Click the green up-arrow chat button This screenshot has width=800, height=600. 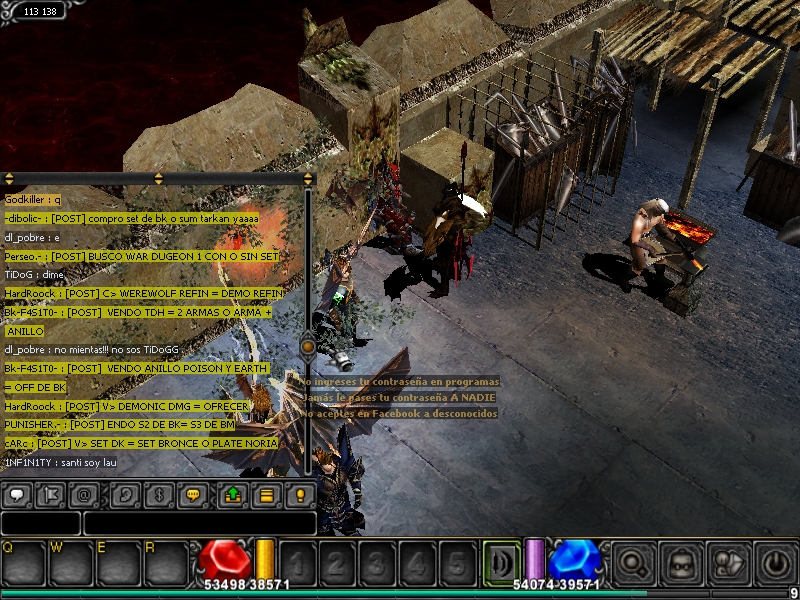click(x=233, y=496)
